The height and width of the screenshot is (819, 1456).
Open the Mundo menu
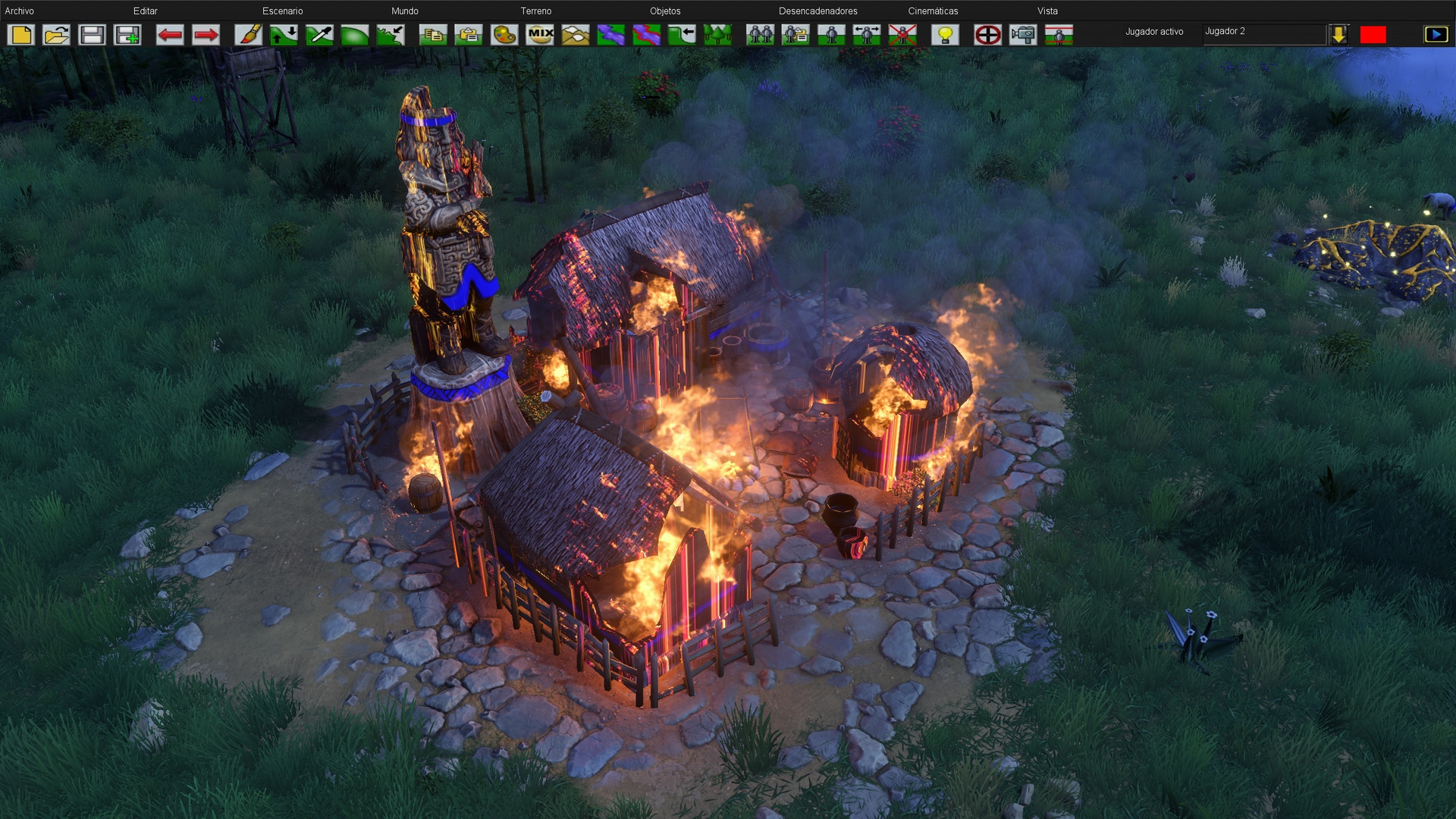tap(404, 11)
